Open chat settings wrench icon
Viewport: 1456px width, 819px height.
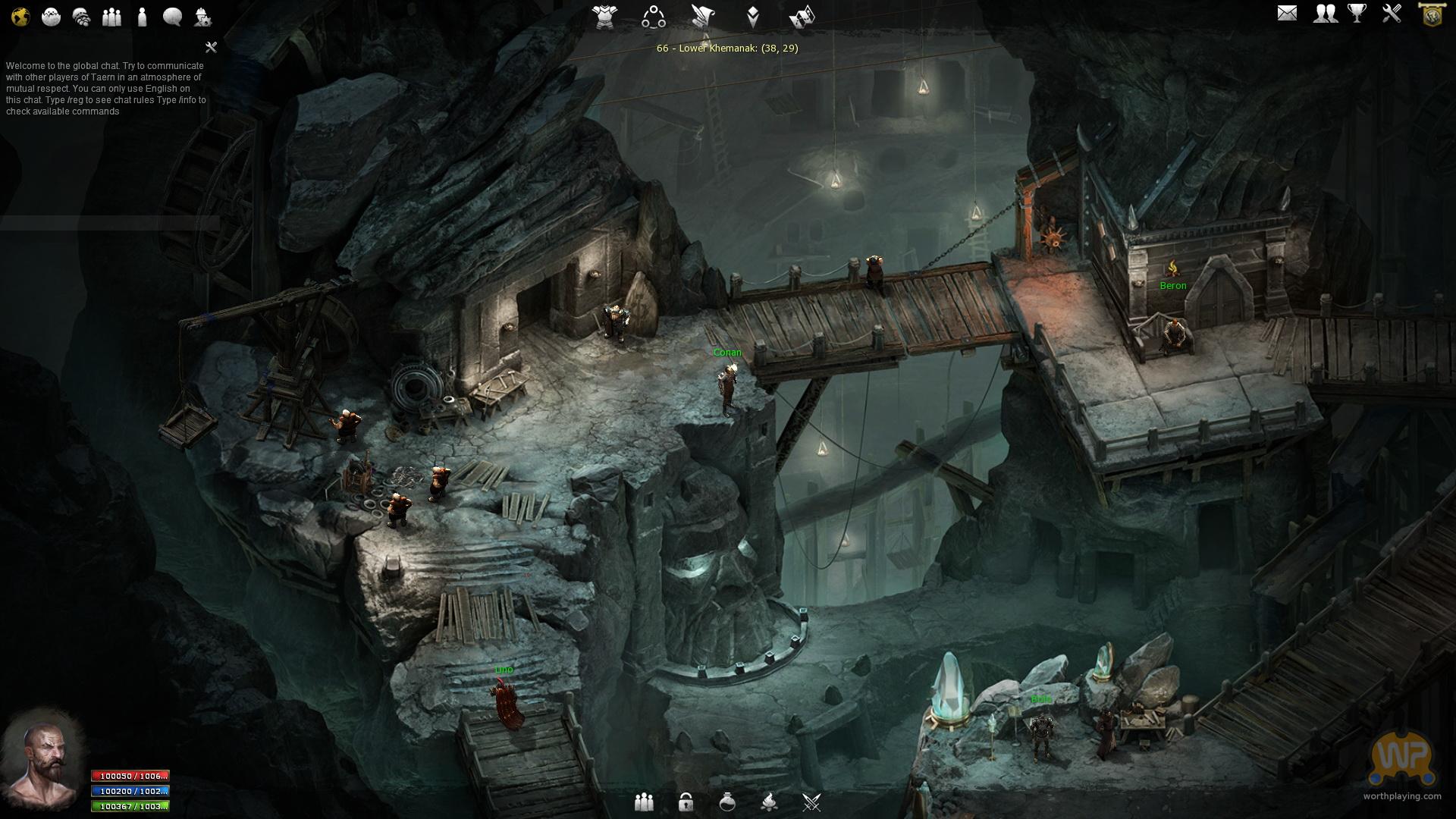pyautogui.click(x=212, y=47)
